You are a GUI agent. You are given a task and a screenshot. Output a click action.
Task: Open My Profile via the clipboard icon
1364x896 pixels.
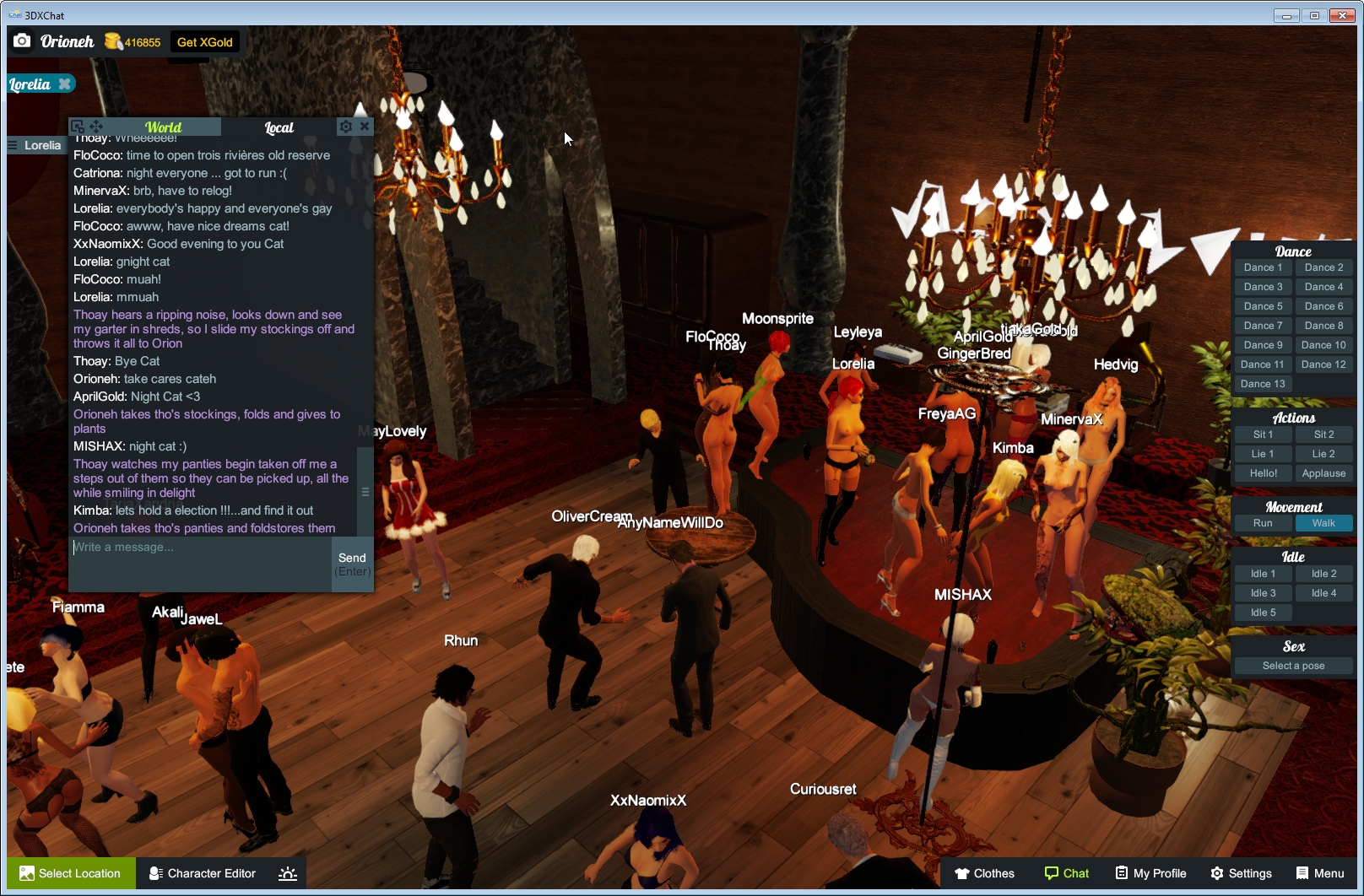[x=1123, y=873]
